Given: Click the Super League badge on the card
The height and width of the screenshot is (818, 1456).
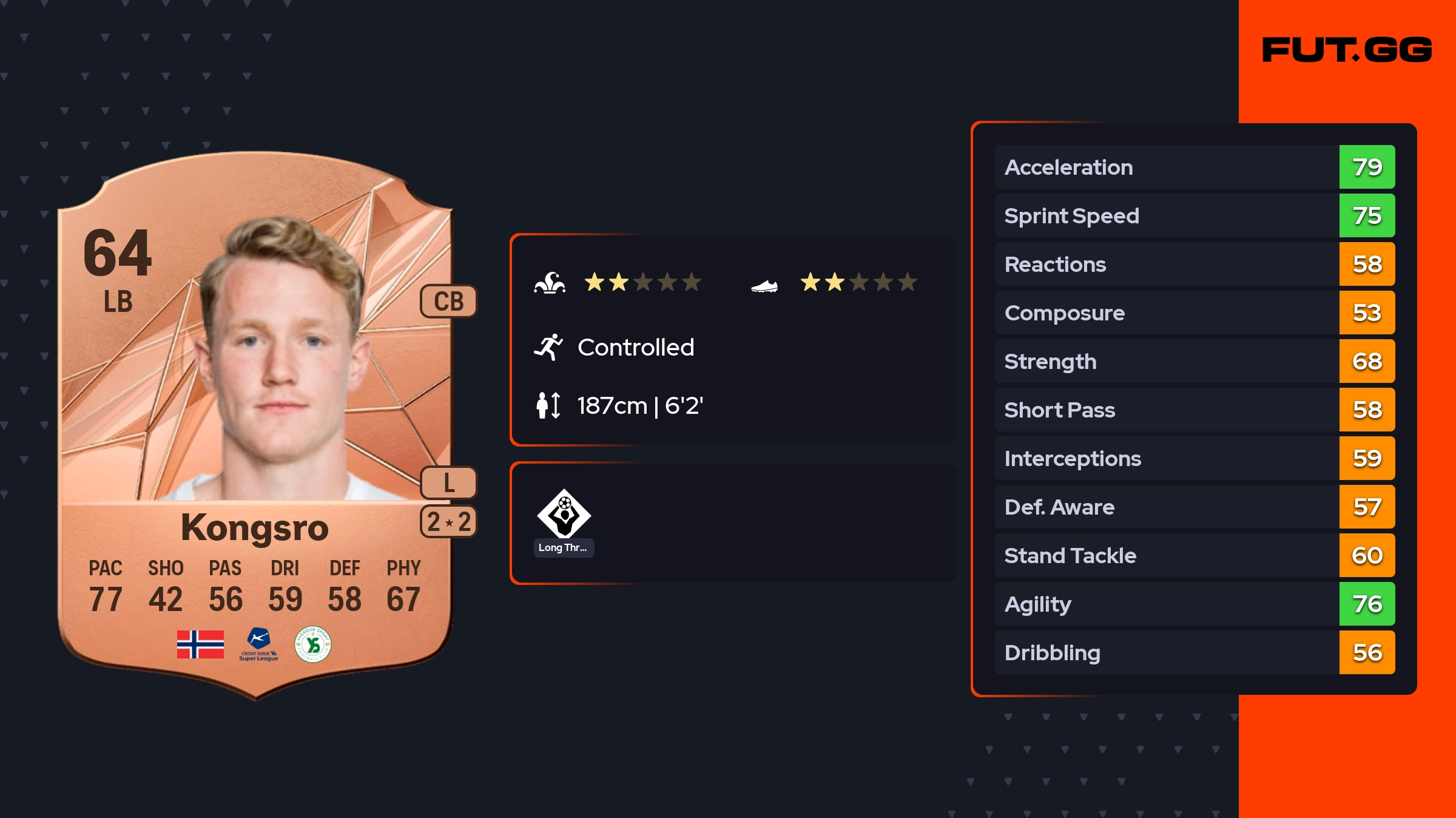Looking at the screenshot, I should (258, 644).
